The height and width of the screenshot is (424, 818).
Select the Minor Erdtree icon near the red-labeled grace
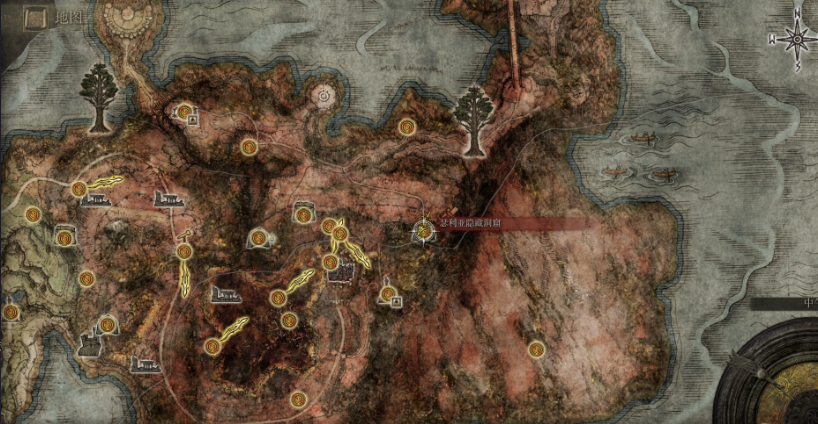(x=475, y=118)
